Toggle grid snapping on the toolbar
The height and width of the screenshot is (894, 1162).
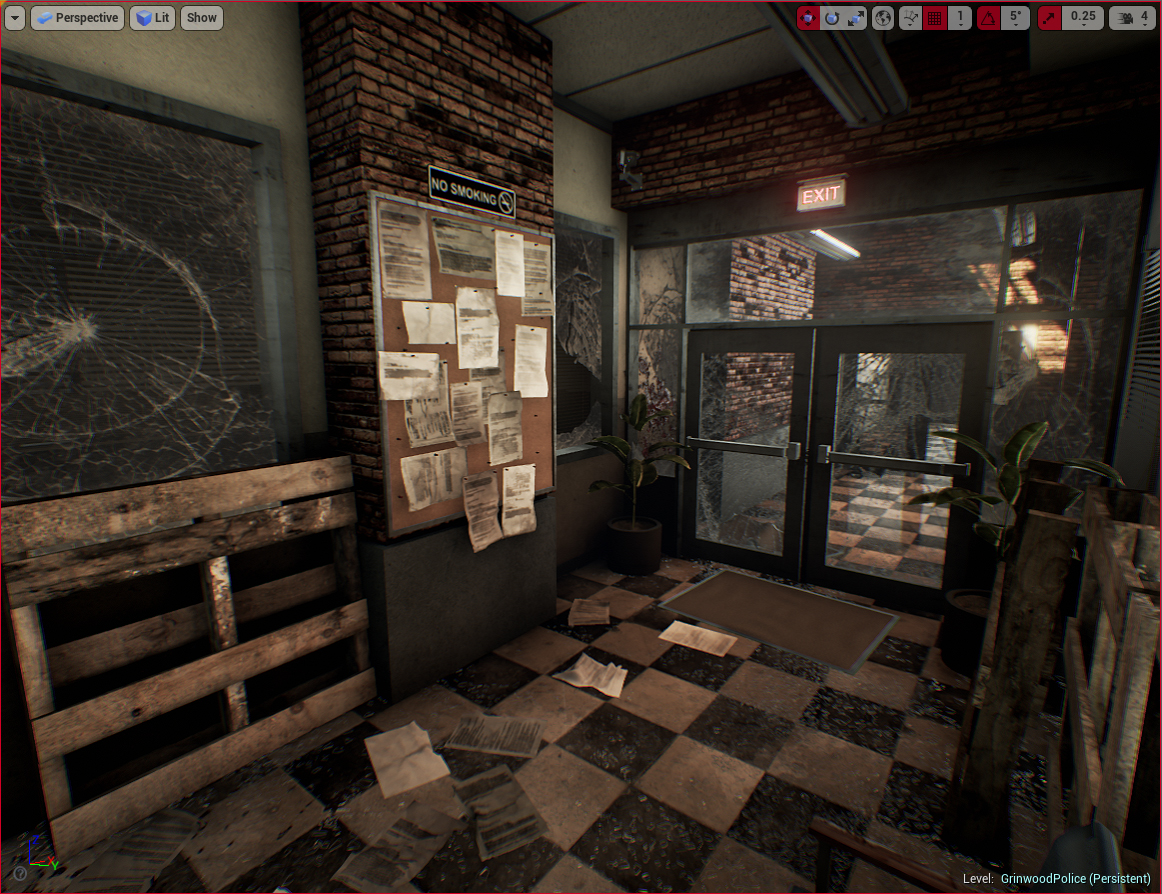[935, 17]
